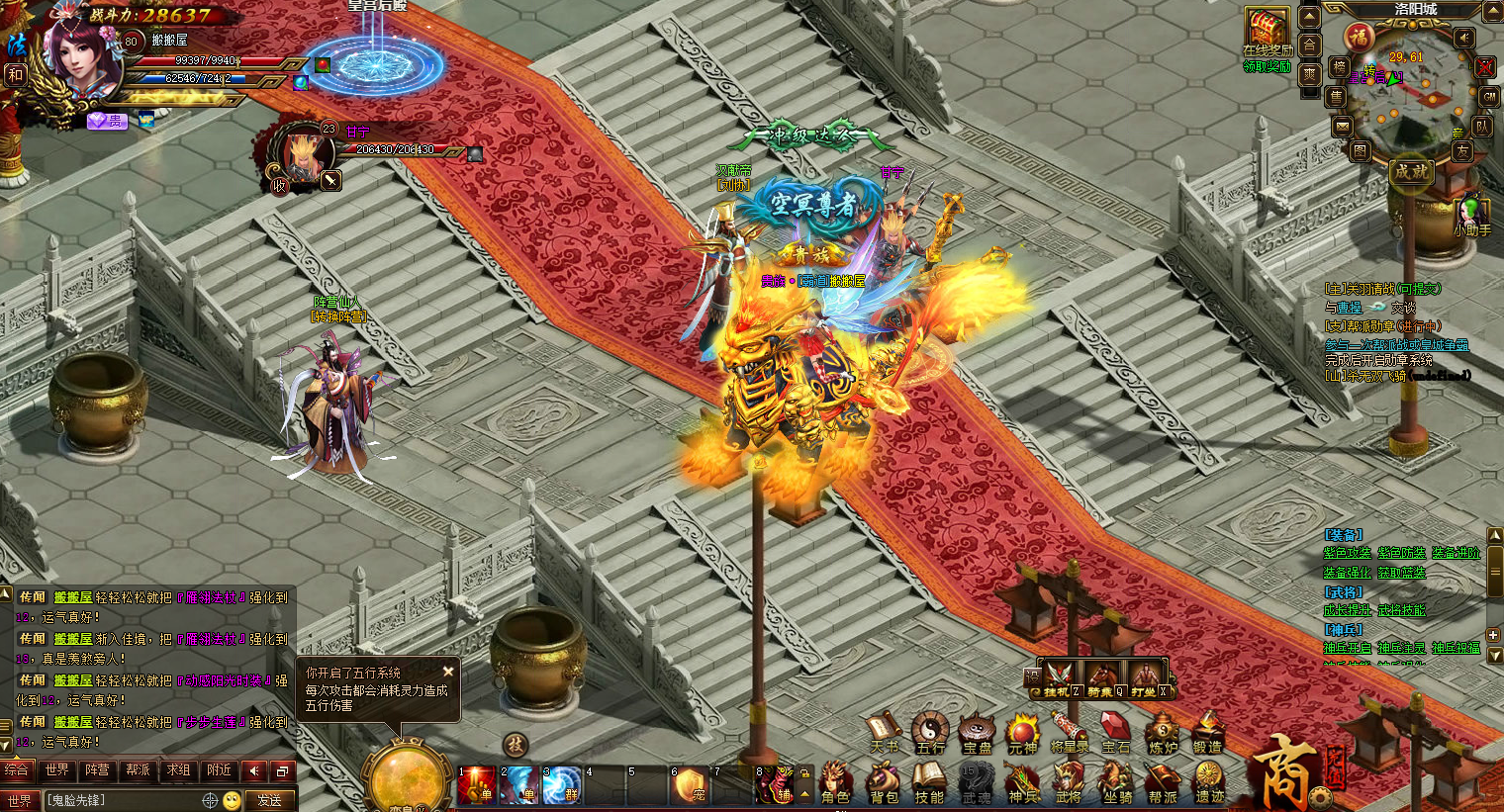The image size is (1504, 812).
Task: Open the 成就 achievements button
Action: [1411, 171]
